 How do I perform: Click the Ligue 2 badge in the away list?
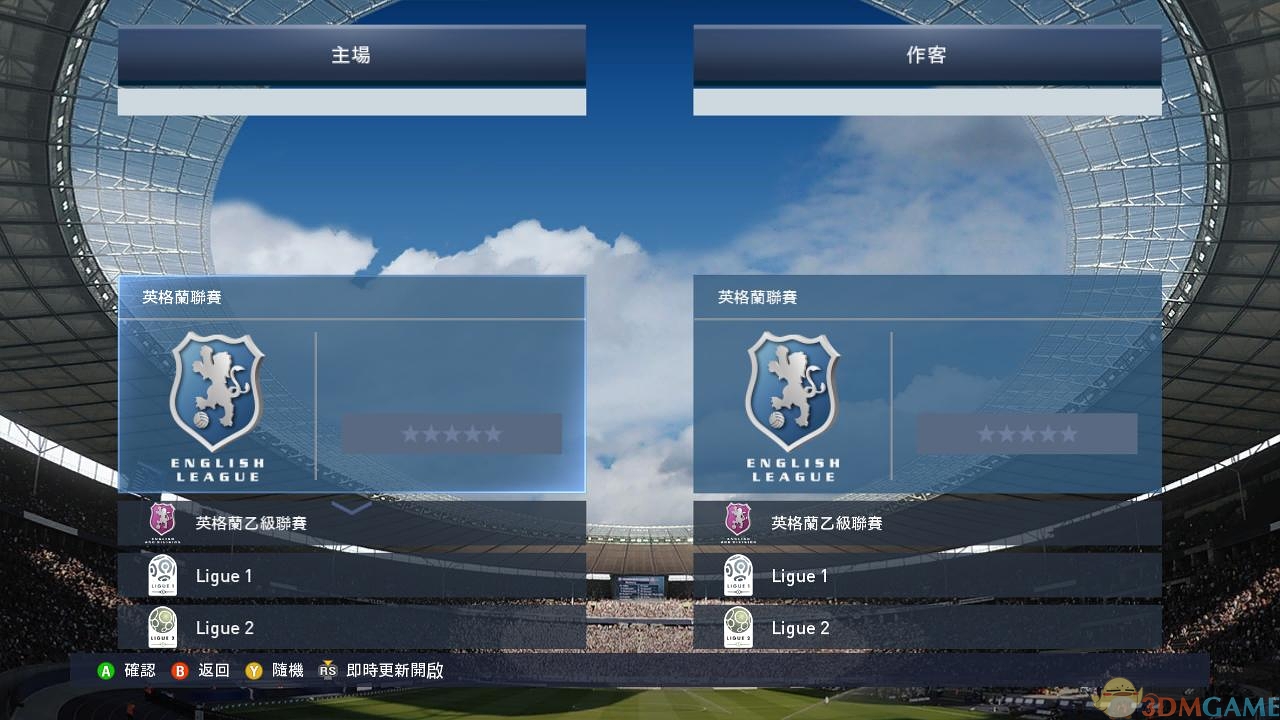pyautogui.click(x=739, y=627)
